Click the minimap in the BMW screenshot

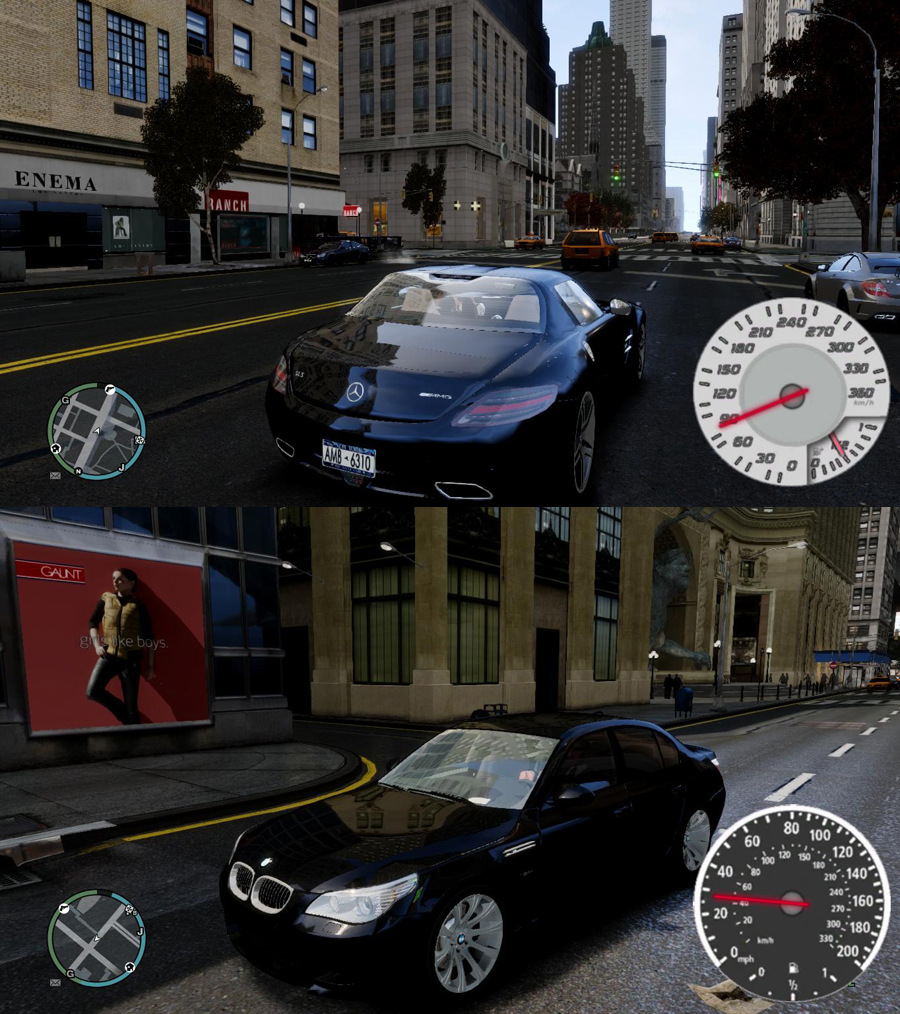(x=96, y=938)
